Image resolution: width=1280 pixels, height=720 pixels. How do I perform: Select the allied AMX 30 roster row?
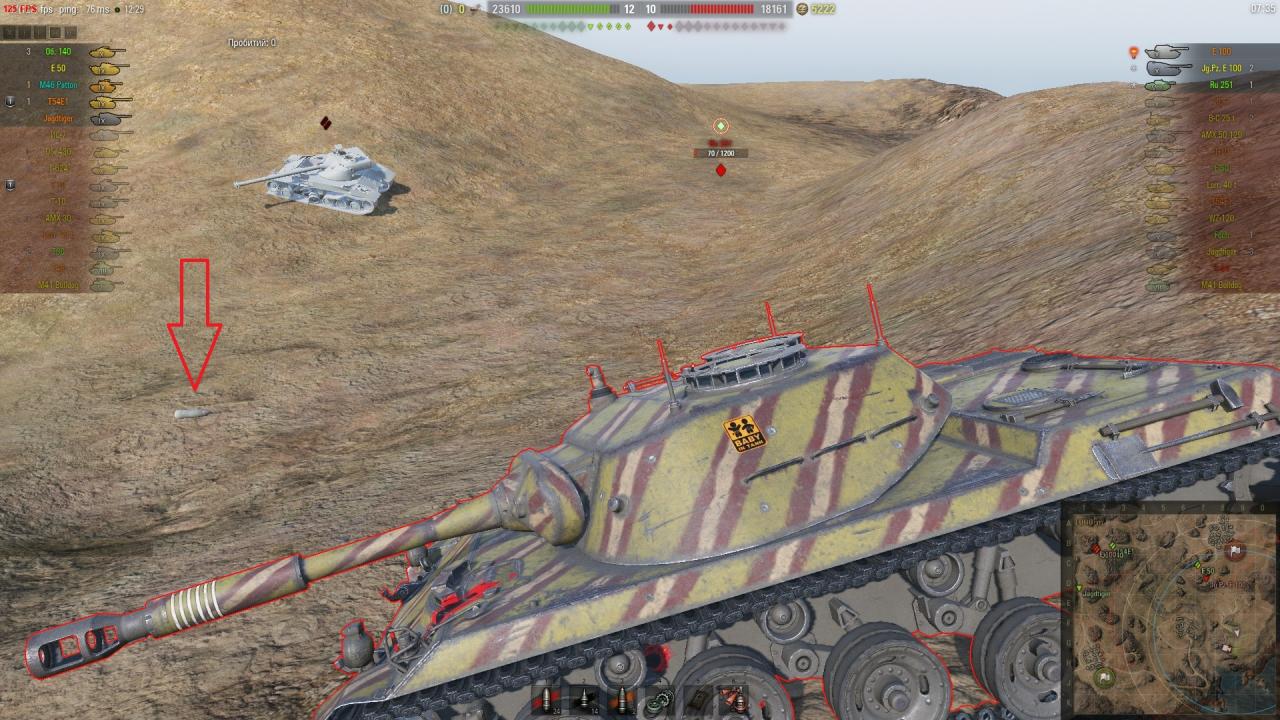pyautogui.click(x=60, y=218)
